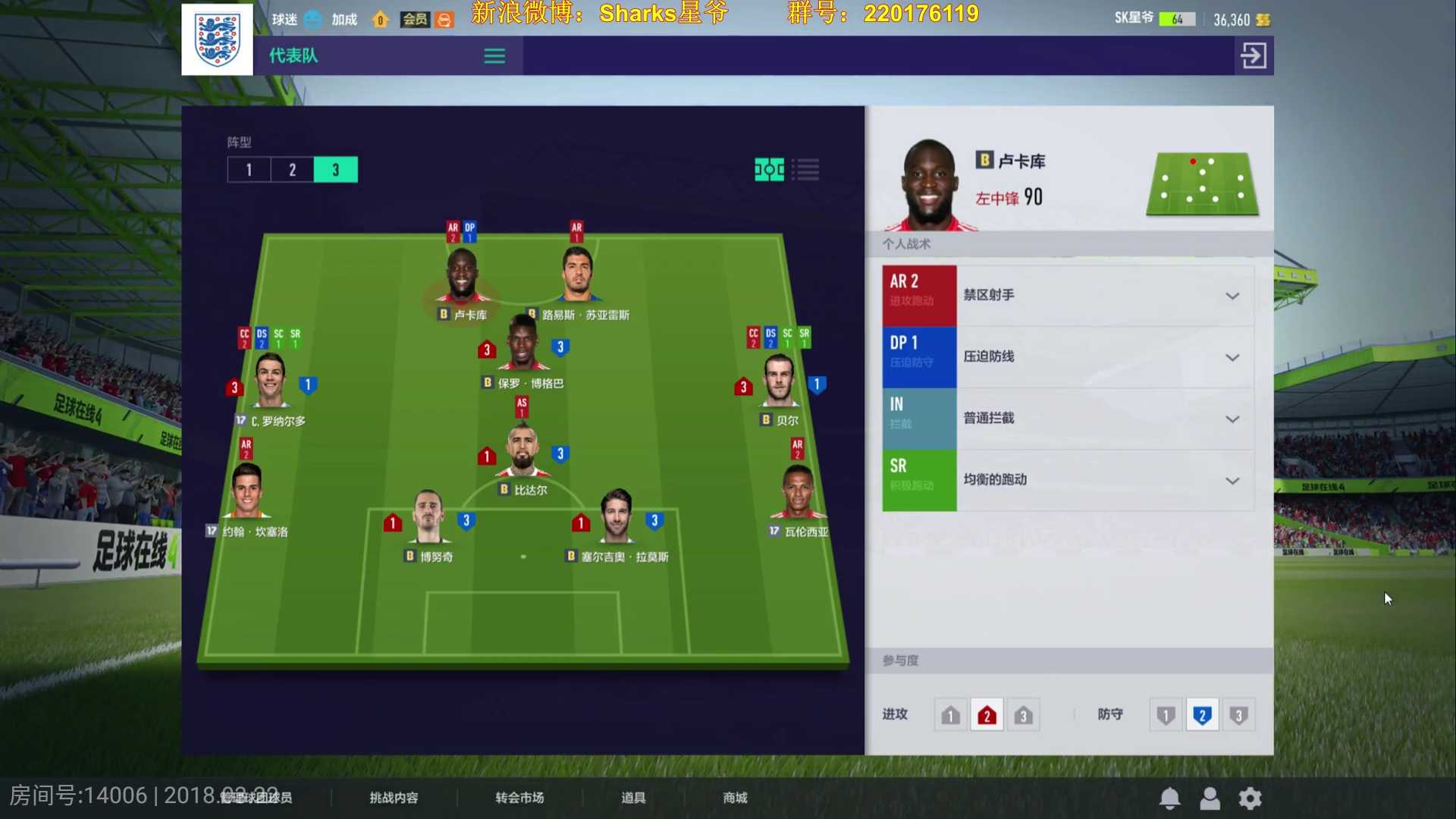Switch defense participation to level 3
1456x819 pixels.
1239,714
